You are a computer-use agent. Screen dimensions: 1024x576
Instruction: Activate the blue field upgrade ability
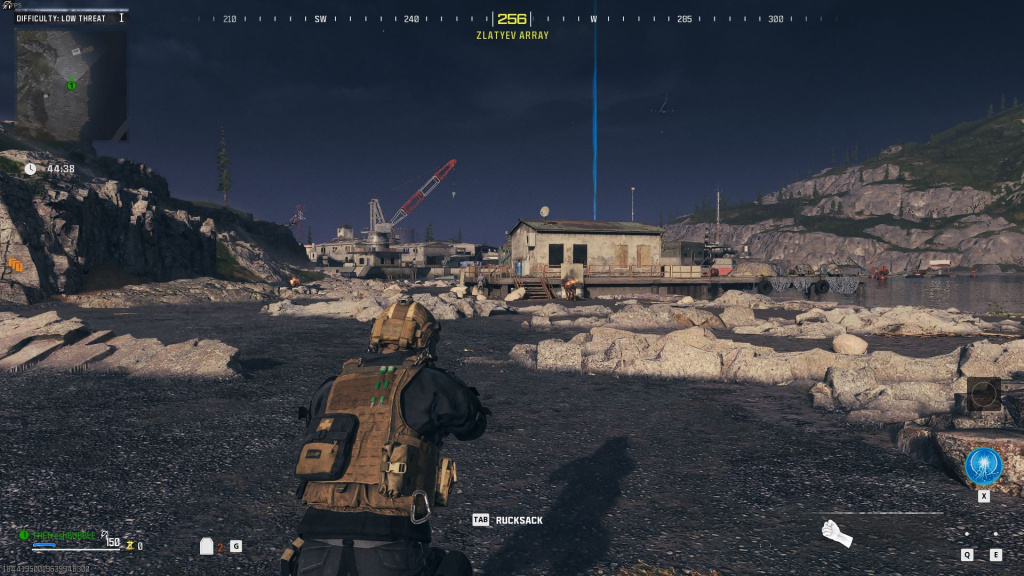[983, 466]
